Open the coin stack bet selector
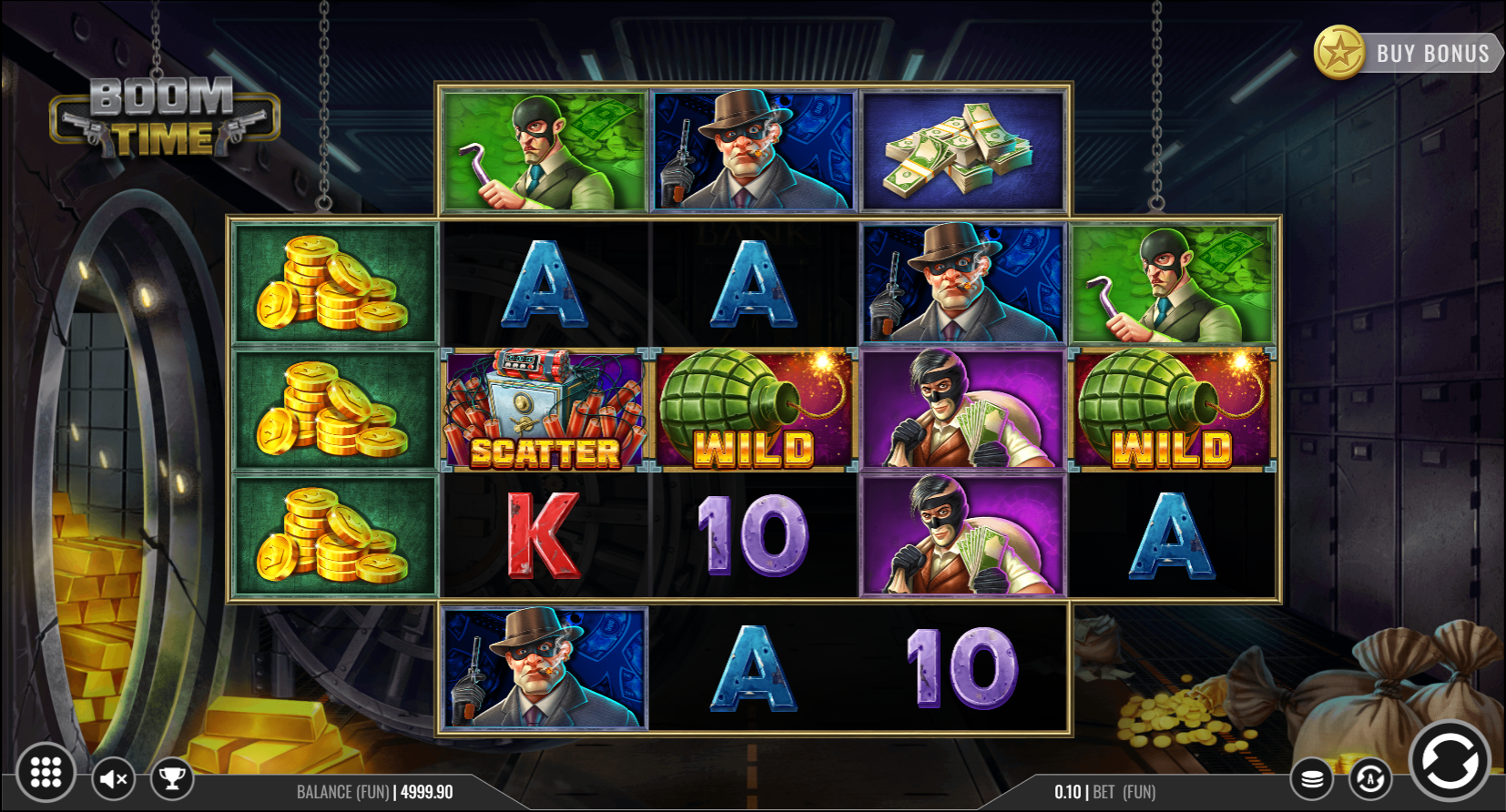1506x812 pixels. [x=1312, y=779]
